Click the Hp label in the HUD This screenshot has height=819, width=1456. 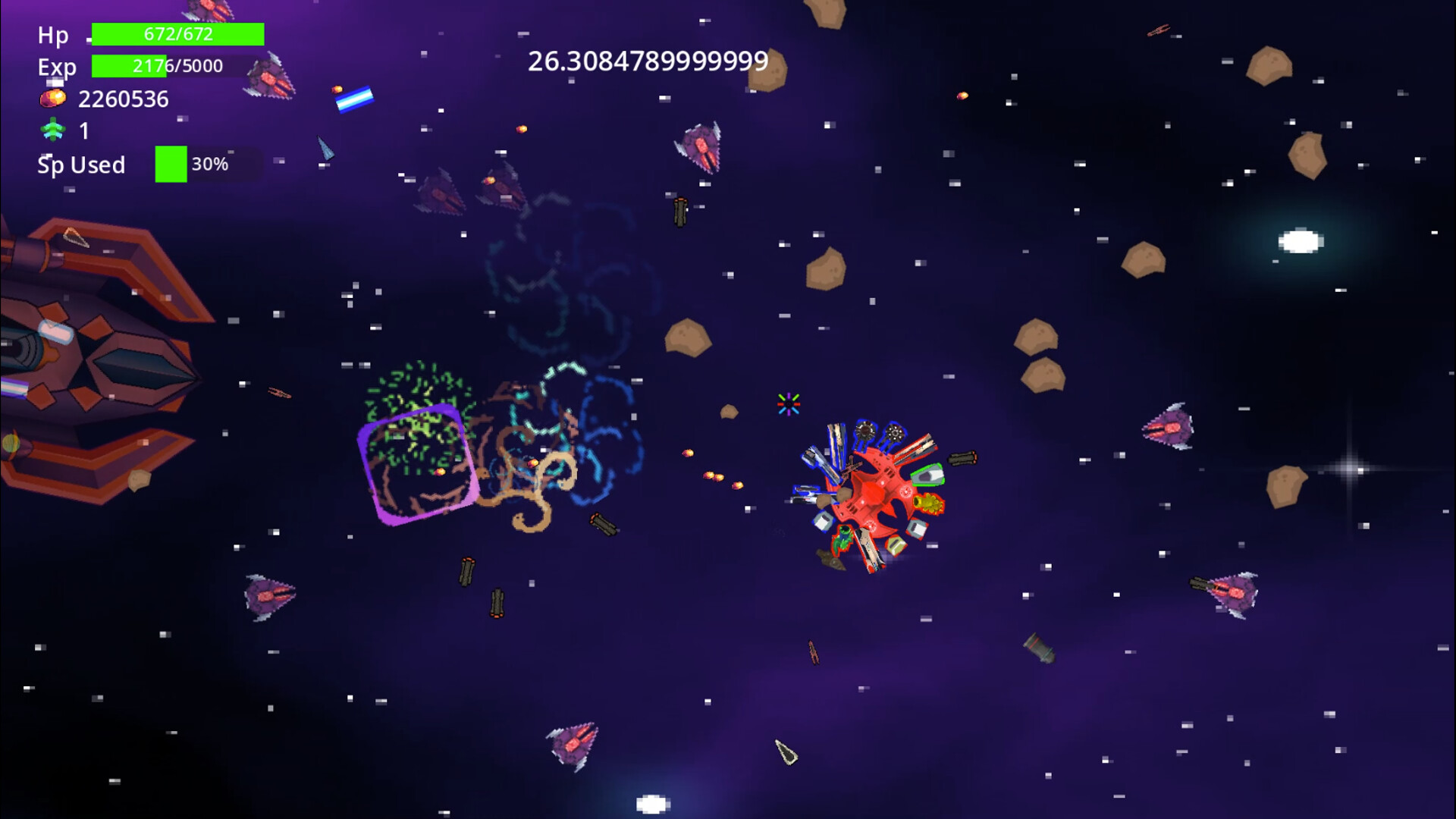54,35
